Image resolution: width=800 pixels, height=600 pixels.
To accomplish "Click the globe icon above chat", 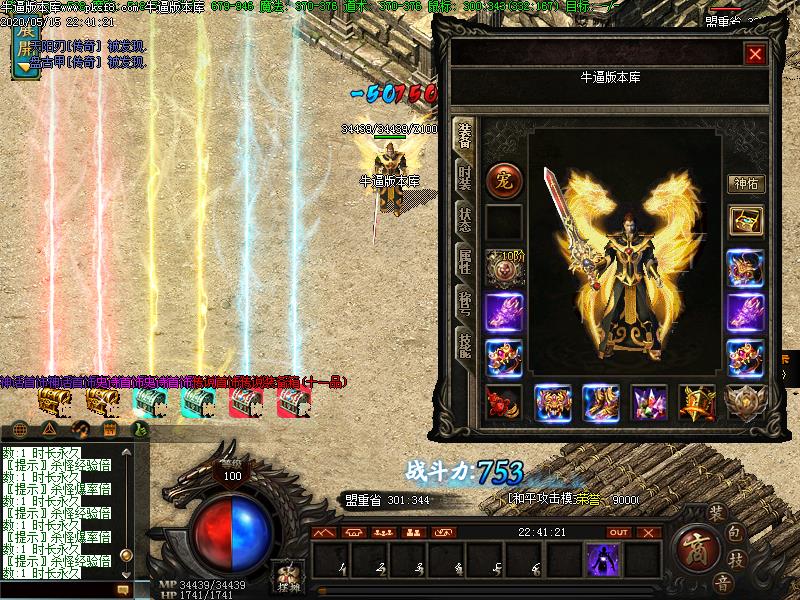I will tap(16, 430).
